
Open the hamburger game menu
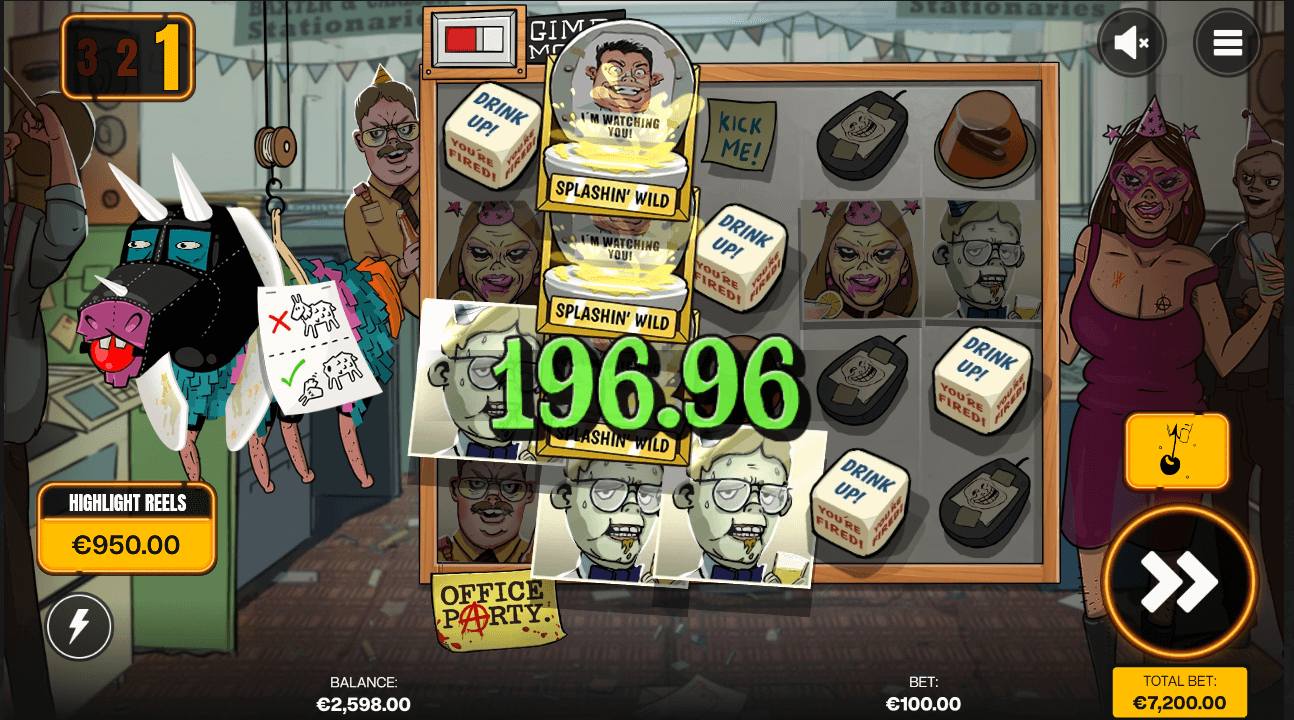point(1227,42)
